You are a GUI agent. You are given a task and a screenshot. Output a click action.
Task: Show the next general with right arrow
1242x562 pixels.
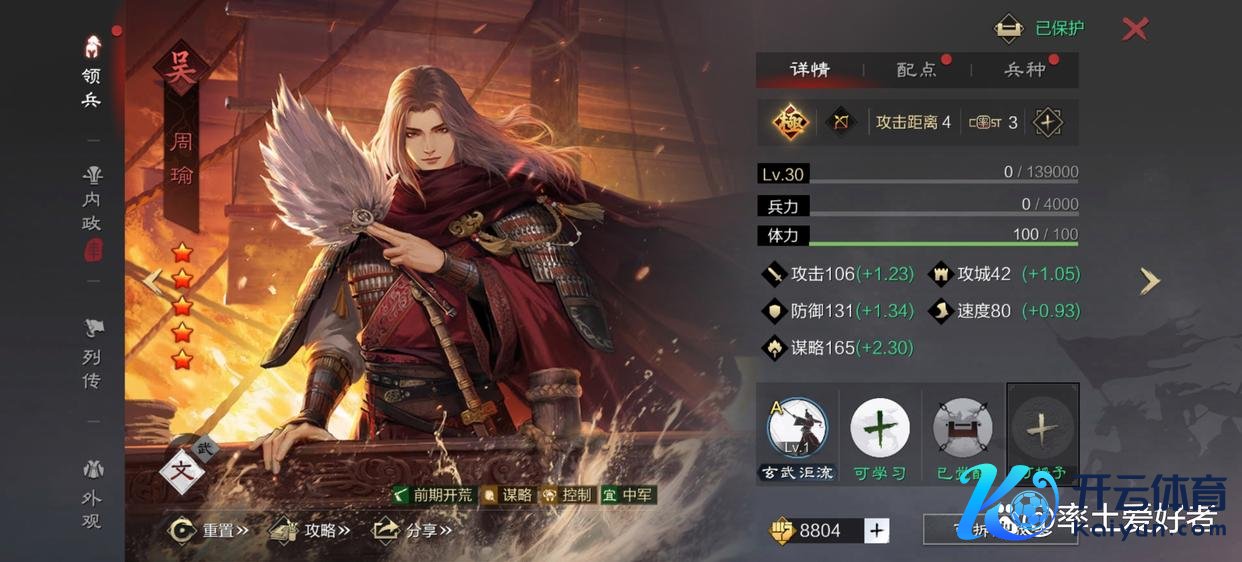(x=1150, y=281)
